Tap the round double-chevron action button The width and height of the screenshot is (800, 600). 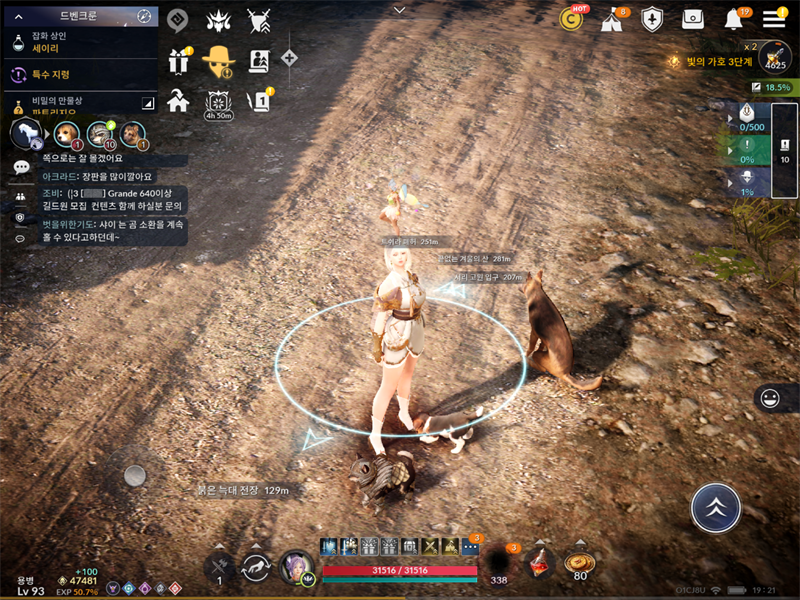[x=716, y=508]
